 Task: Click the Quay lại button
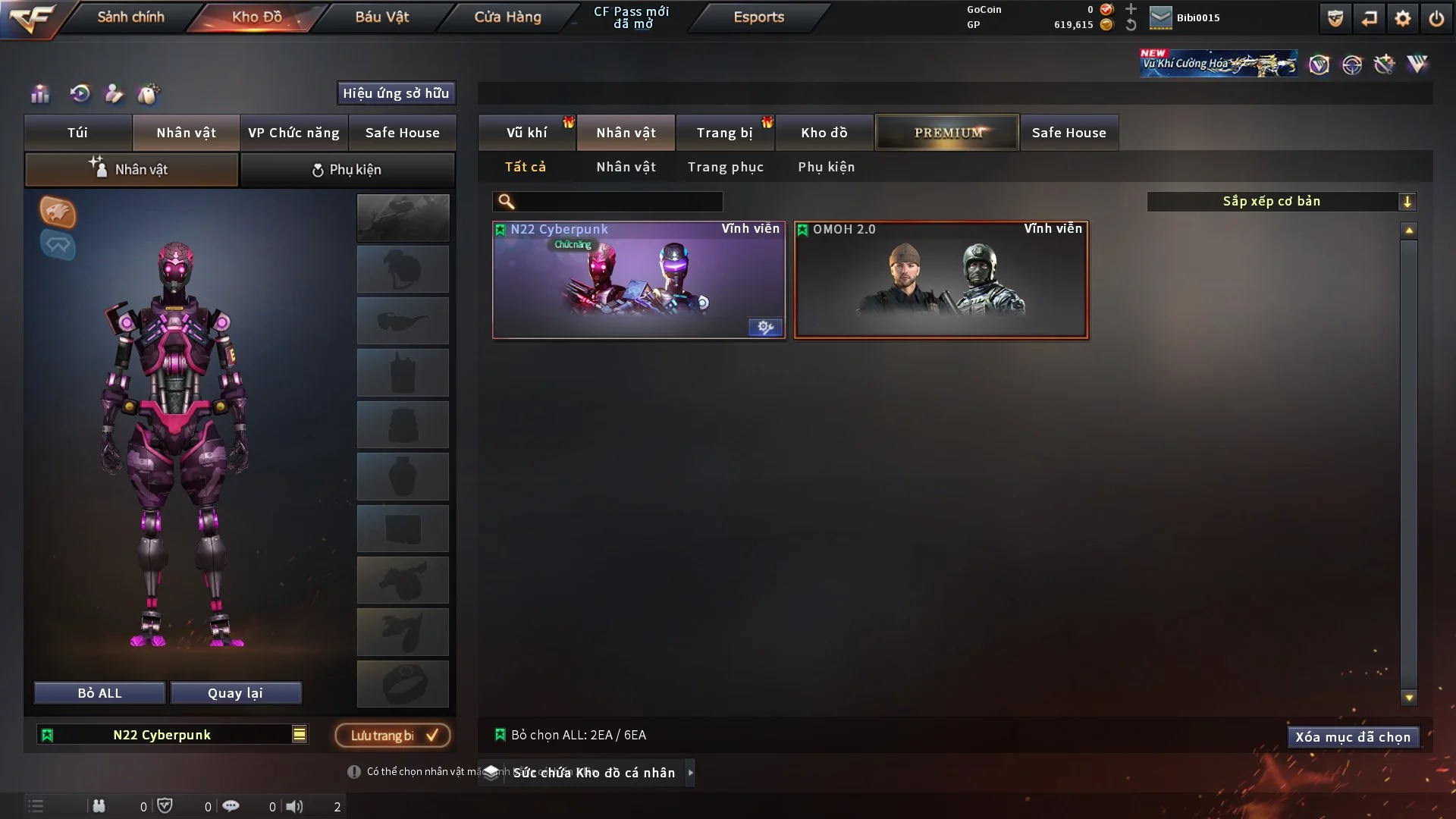pos(235,693)
